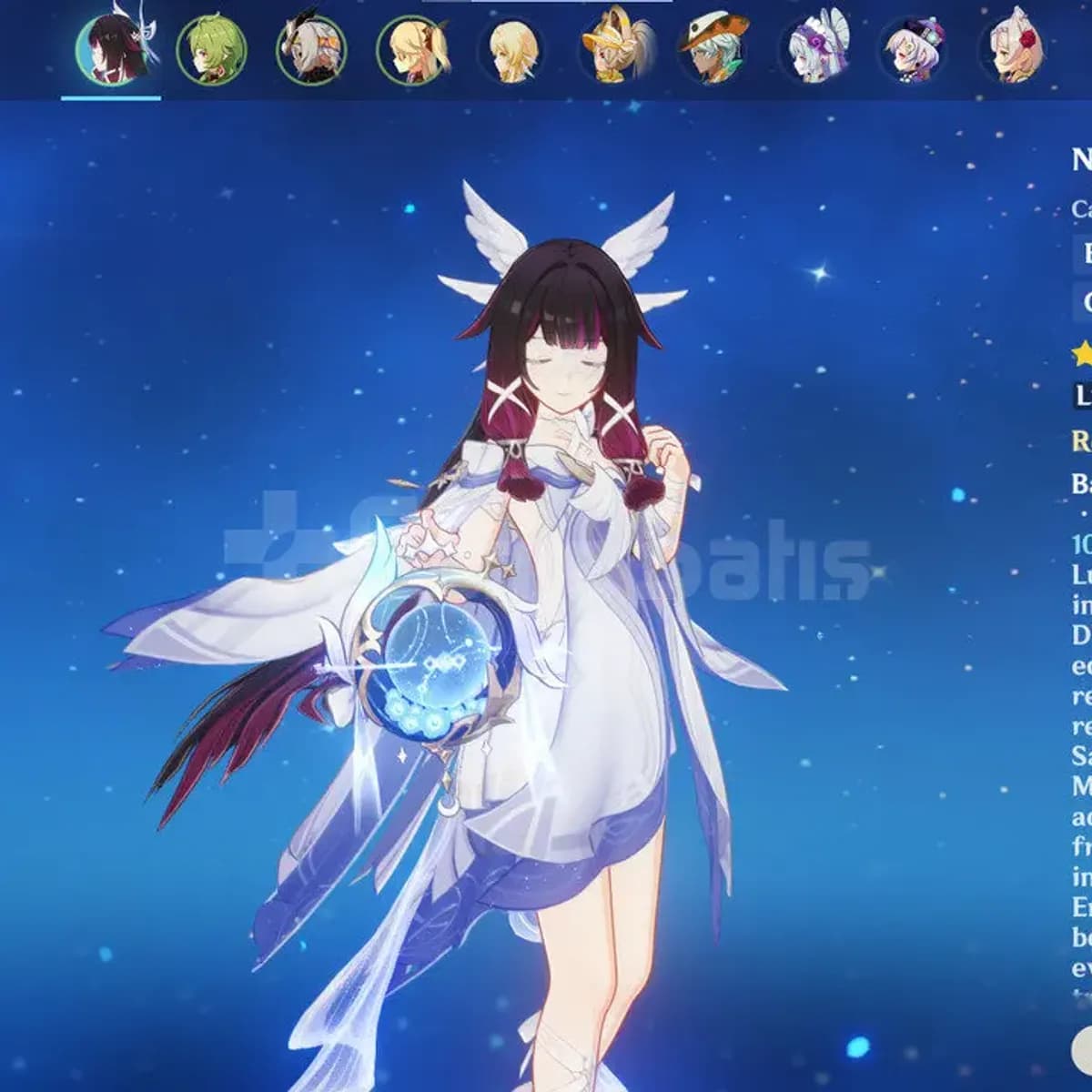Select the character wearing an orange brimmed hat
Viewport: 1092px width, 1092px height.
point(714,50)
